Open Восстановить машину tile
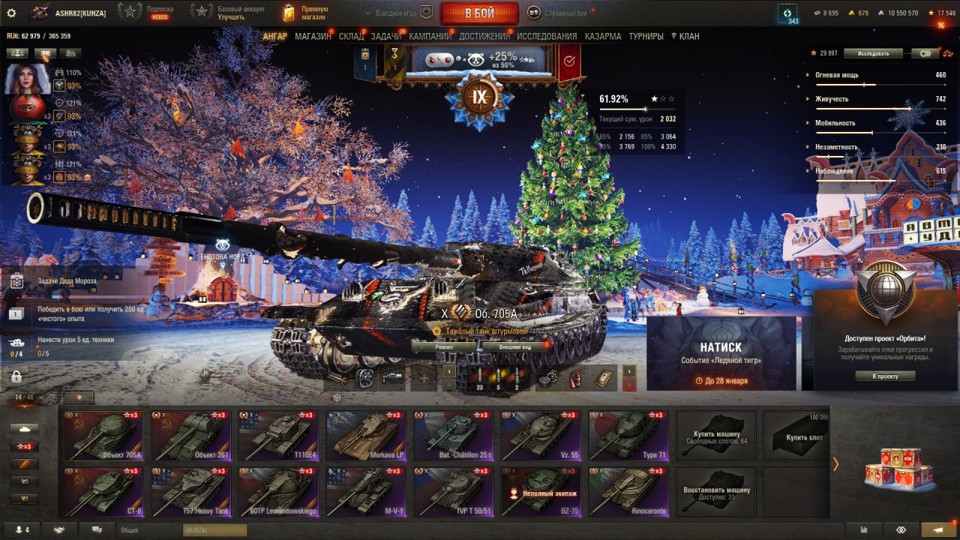Viewport: 960px width, 540px height. click(716, 492)
